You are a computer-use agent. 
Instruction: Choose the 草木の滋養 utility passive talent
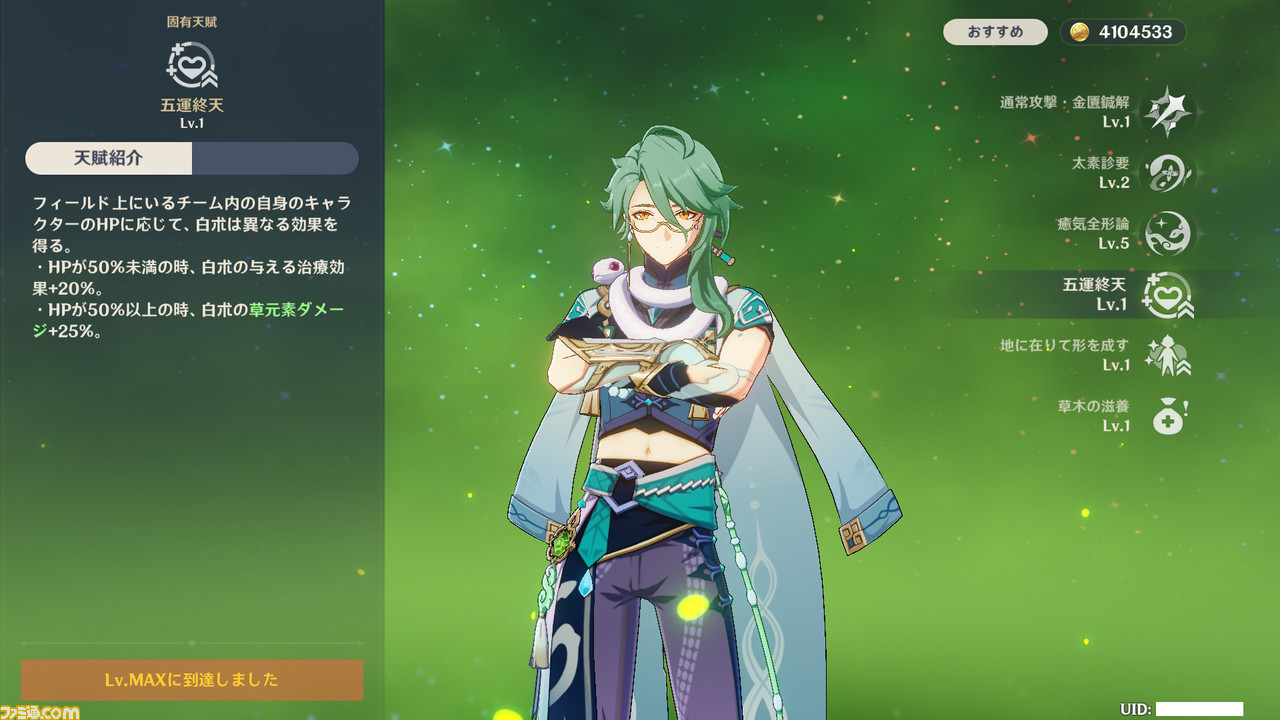1168,416
